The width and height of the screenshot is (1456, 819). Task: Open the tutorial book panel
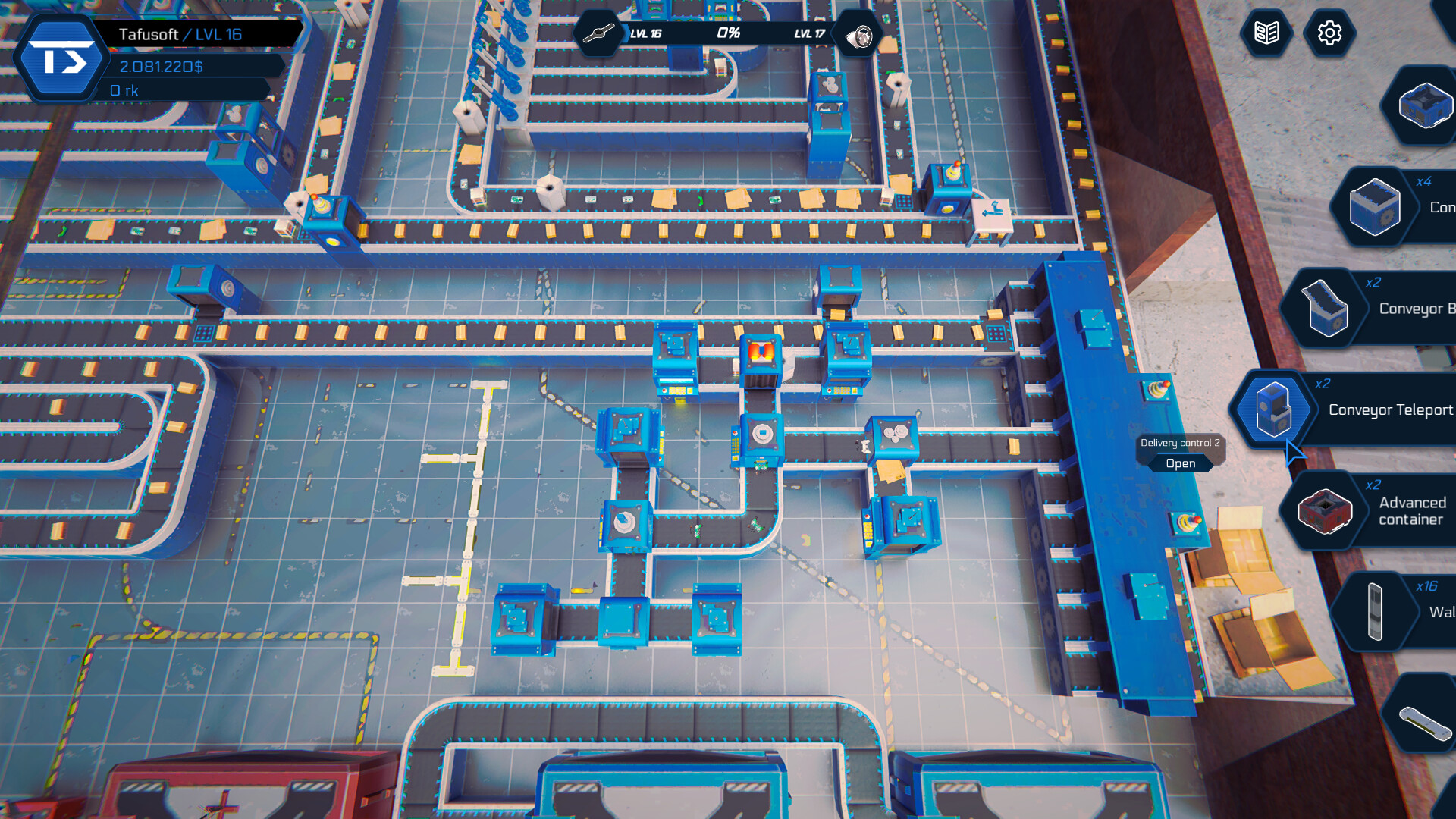click(1267, 33)
